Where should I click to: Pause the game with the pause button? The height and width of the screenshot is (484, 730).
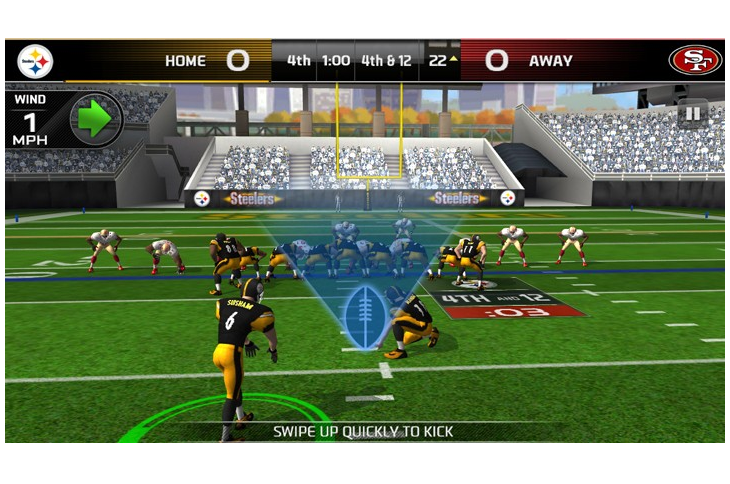point(692,113)
